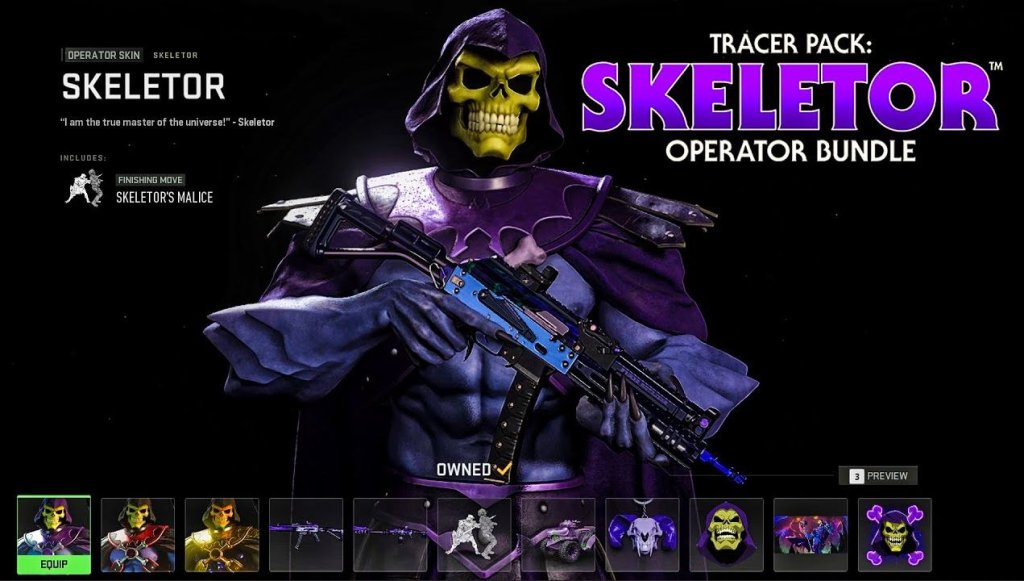Pick the ram skull weapon charm
1024x581 pixels.
click(x=642, y=535)
